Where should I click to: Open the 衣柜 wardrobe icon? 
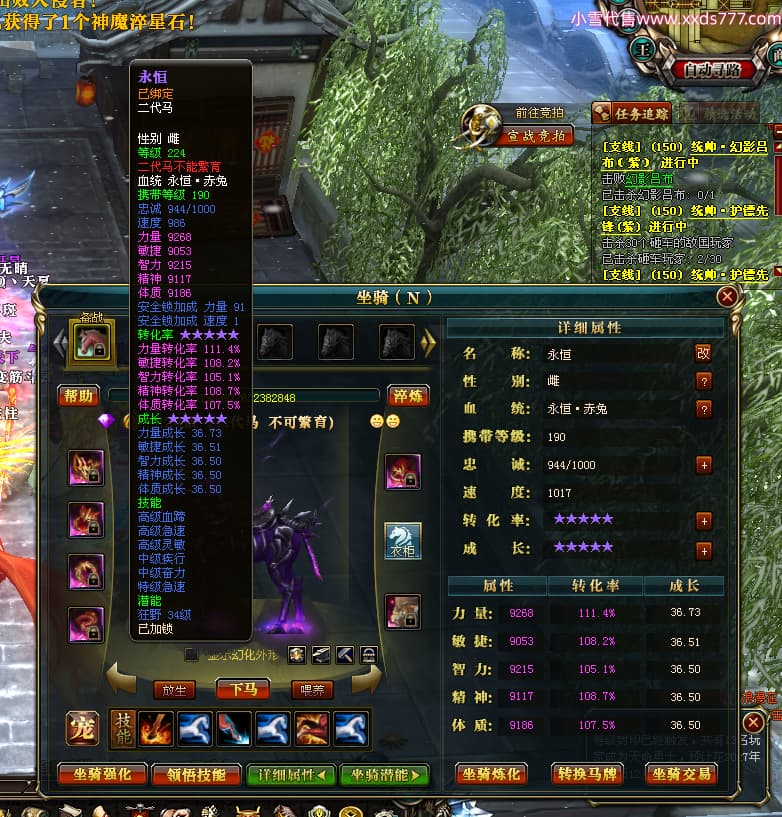point(403,541)
